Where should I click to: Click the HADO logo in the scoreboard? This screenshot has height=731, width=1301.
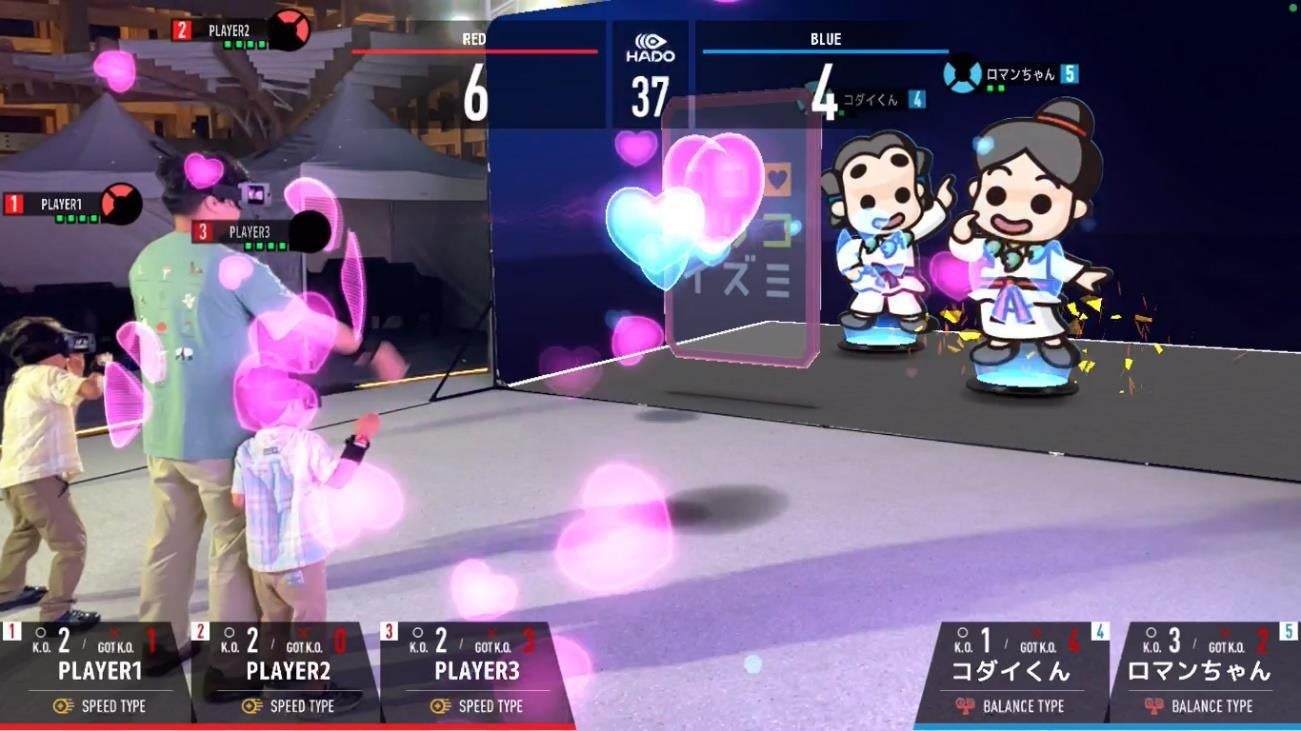click(x=650, y=48)
